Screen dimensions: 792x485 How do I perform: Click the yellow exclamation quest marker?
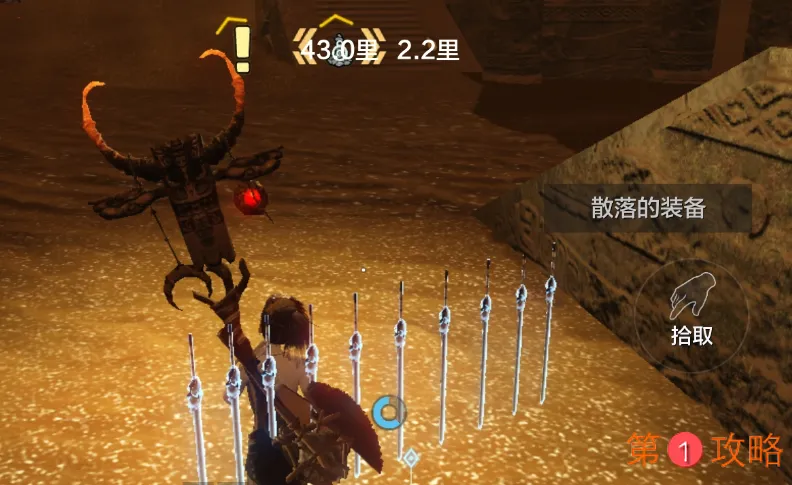(240, 47)
